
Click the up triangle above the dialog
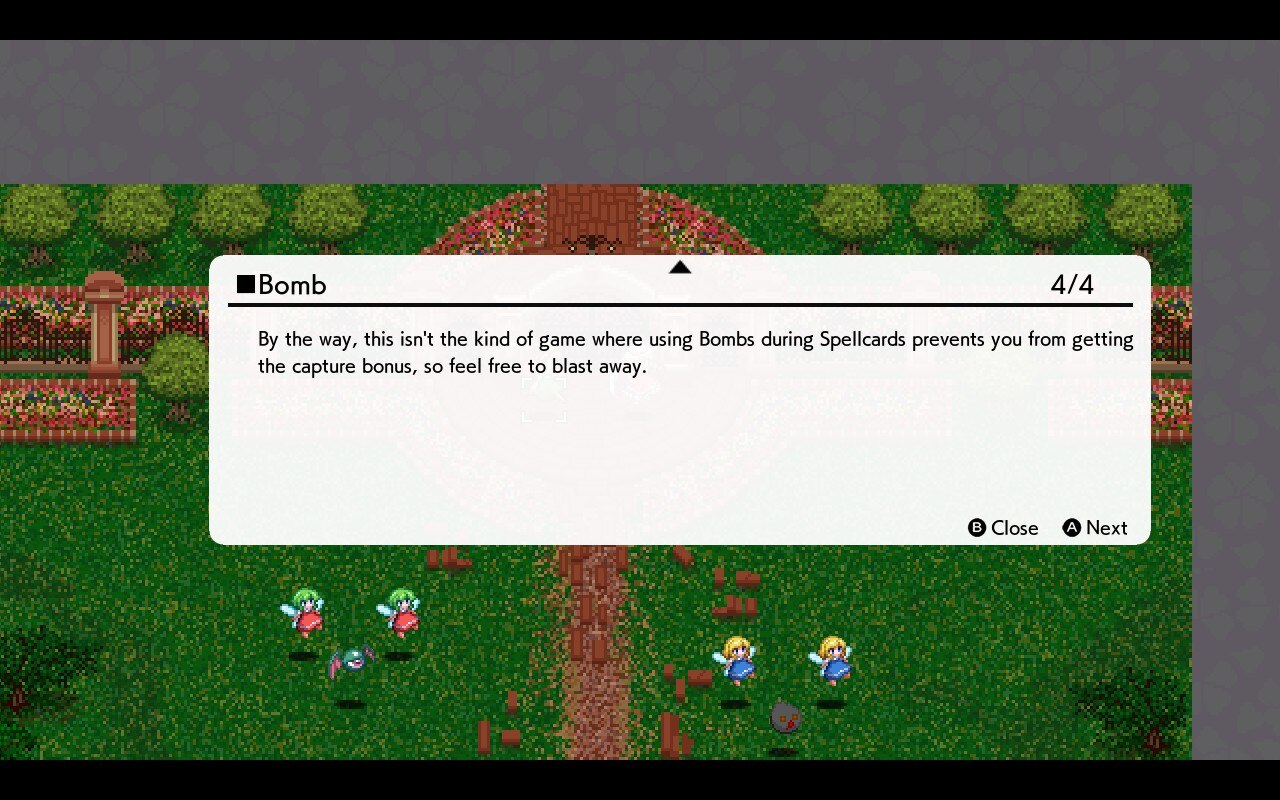[x=681, y=267]
